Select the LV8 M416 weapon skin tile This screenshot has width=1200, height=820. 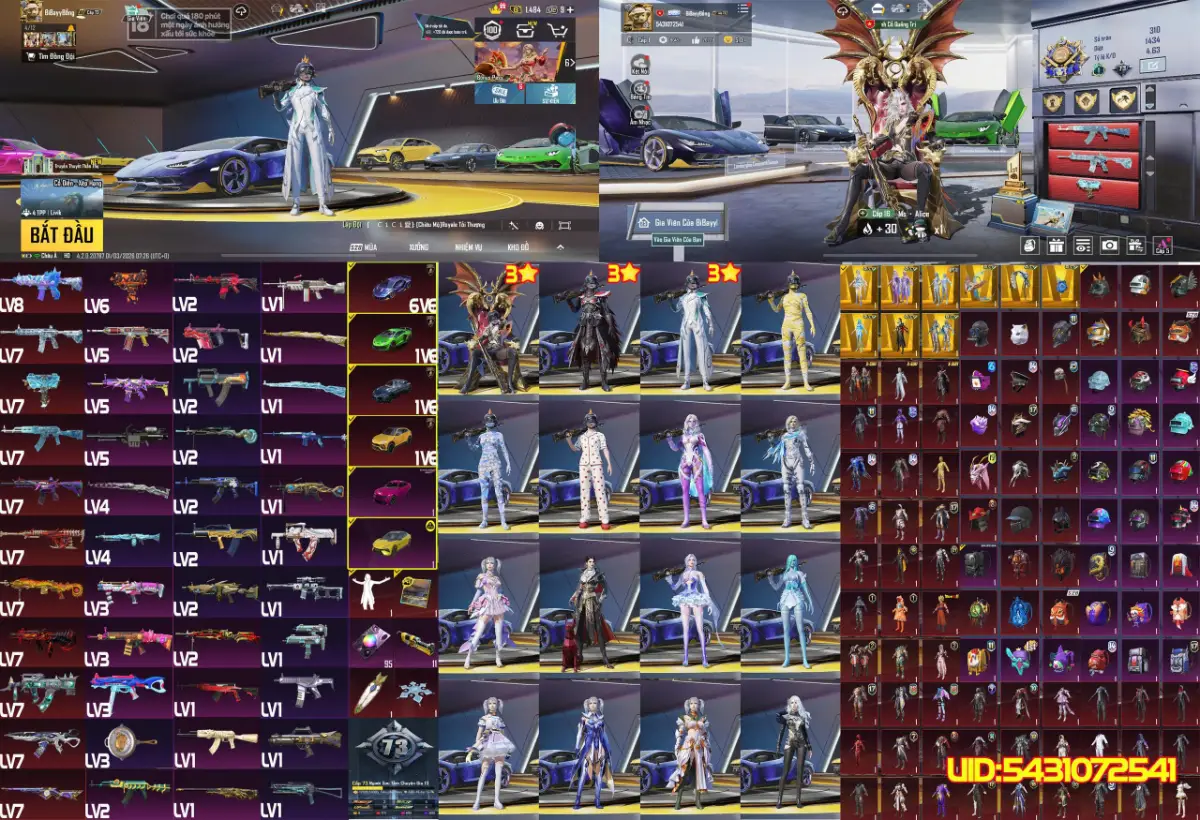(43, 288)
